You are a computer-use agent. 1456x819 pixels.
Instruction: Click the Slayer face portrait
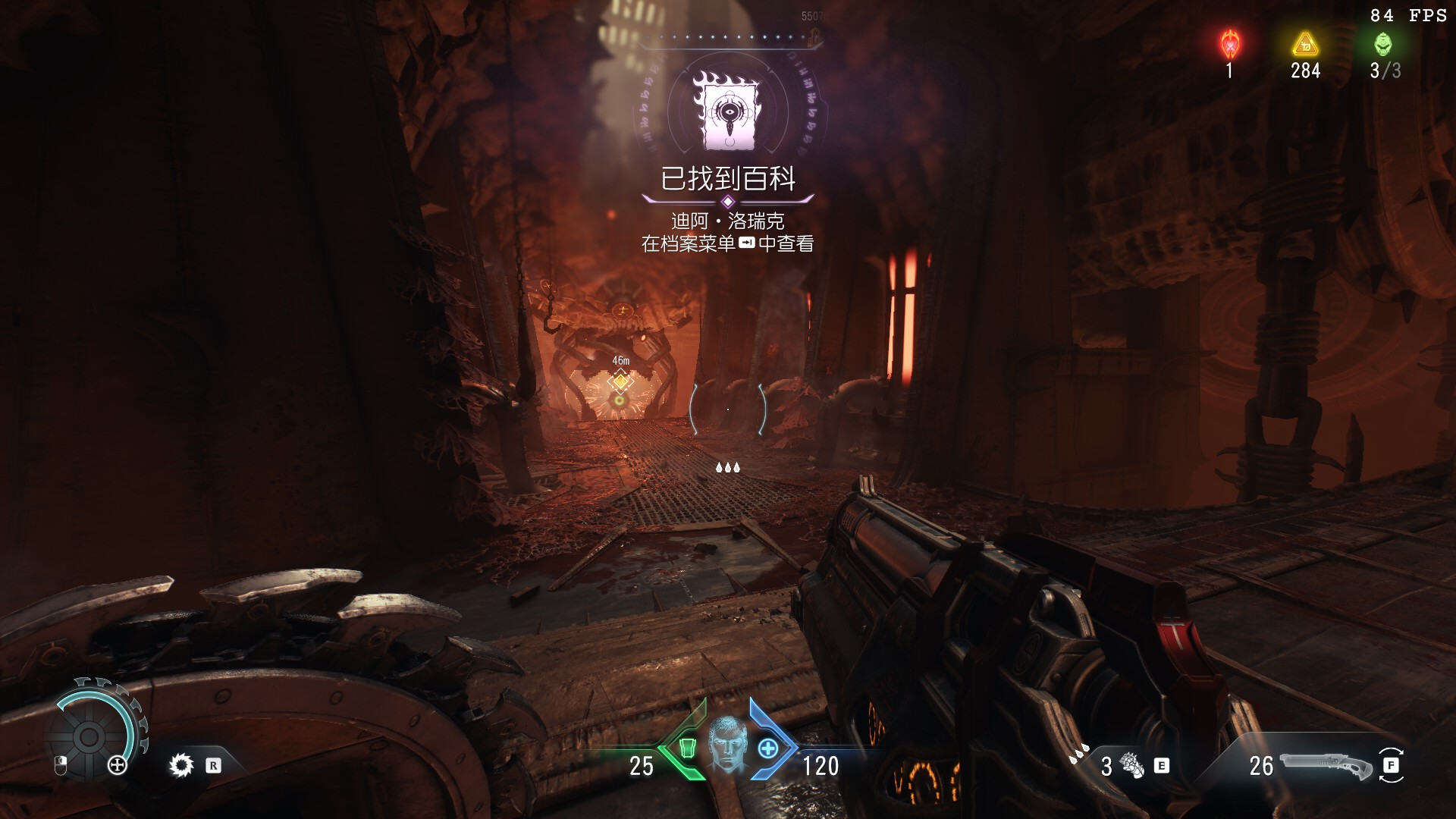pyautogui.click(x=727, y=745)
